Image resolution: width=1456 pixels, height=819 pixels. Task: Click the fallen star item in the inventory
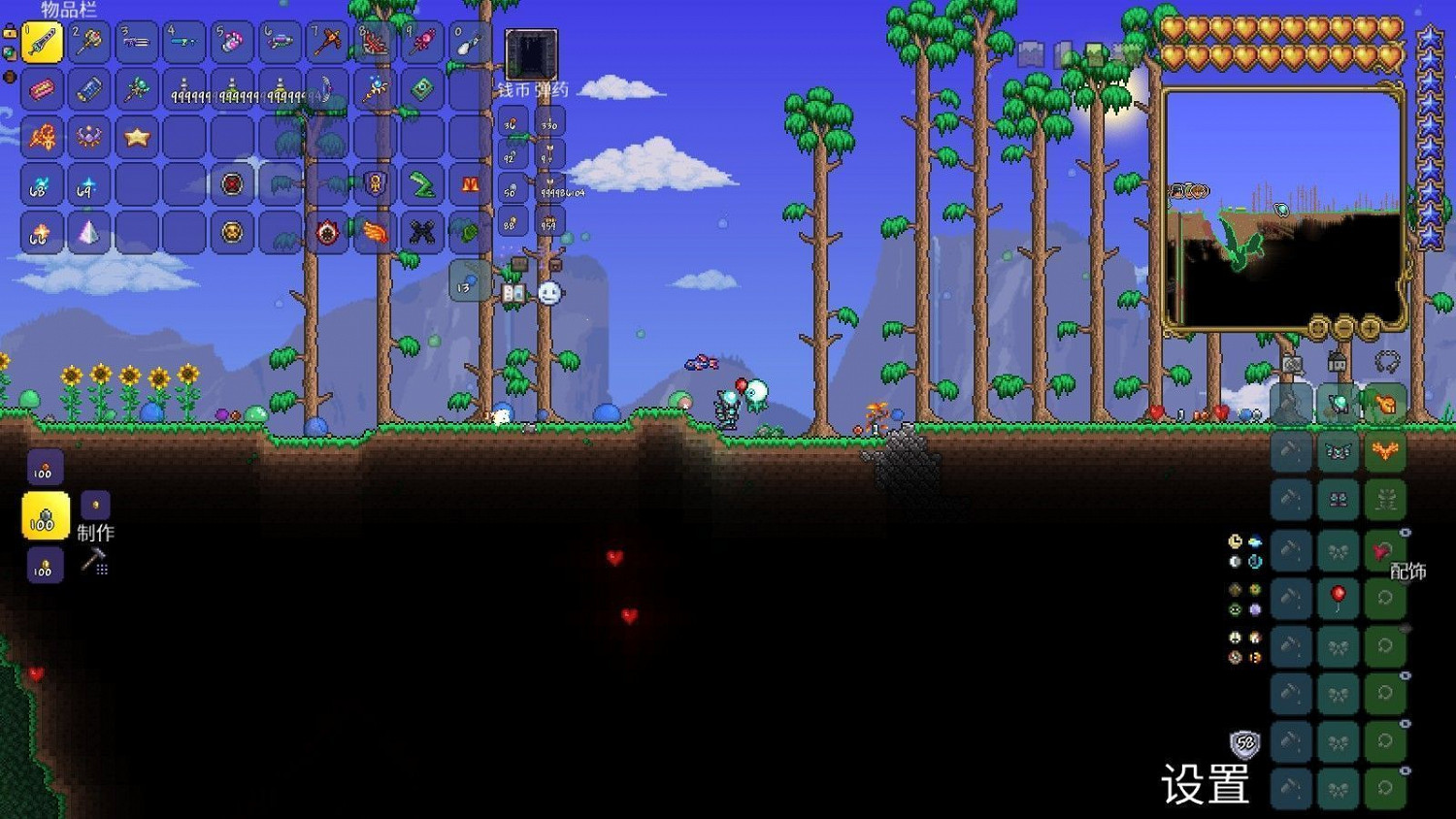click(x=135, y=137)
